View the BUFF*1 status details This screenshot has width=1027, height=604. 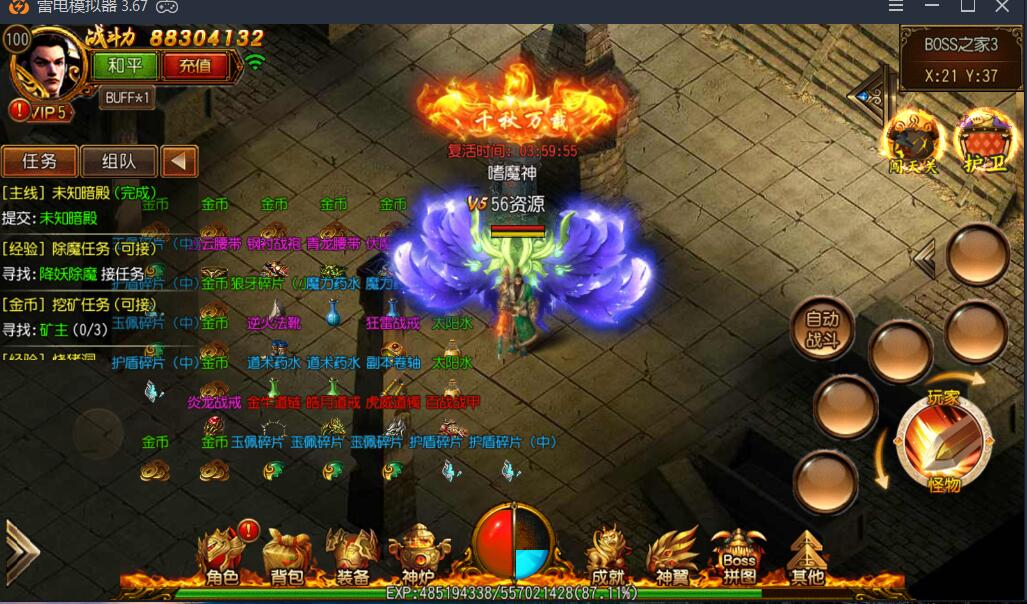point(127,97)
